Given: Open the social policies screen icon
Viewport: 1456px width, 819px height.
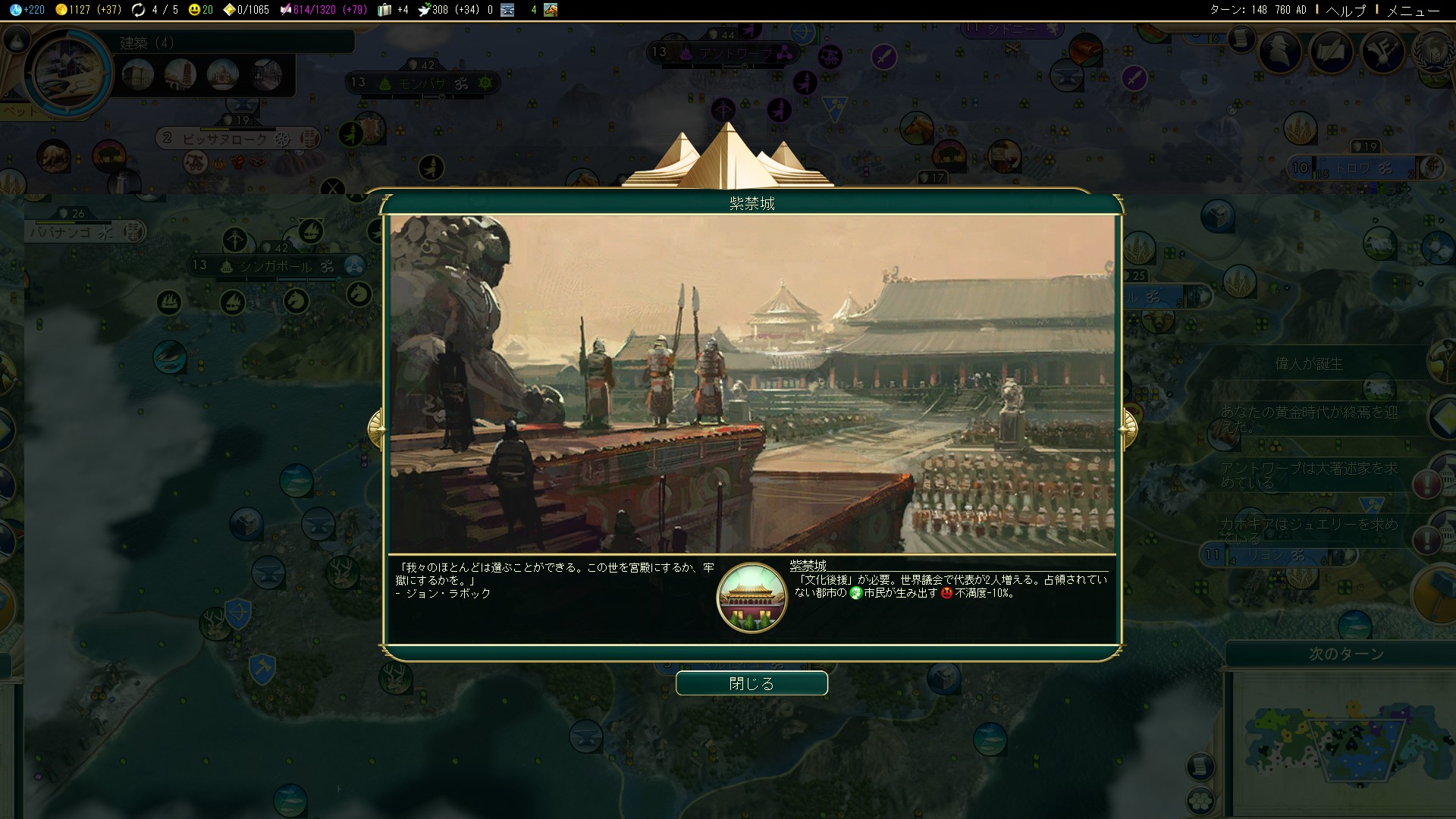Looking at the screenshot, I should [1382, 52].
